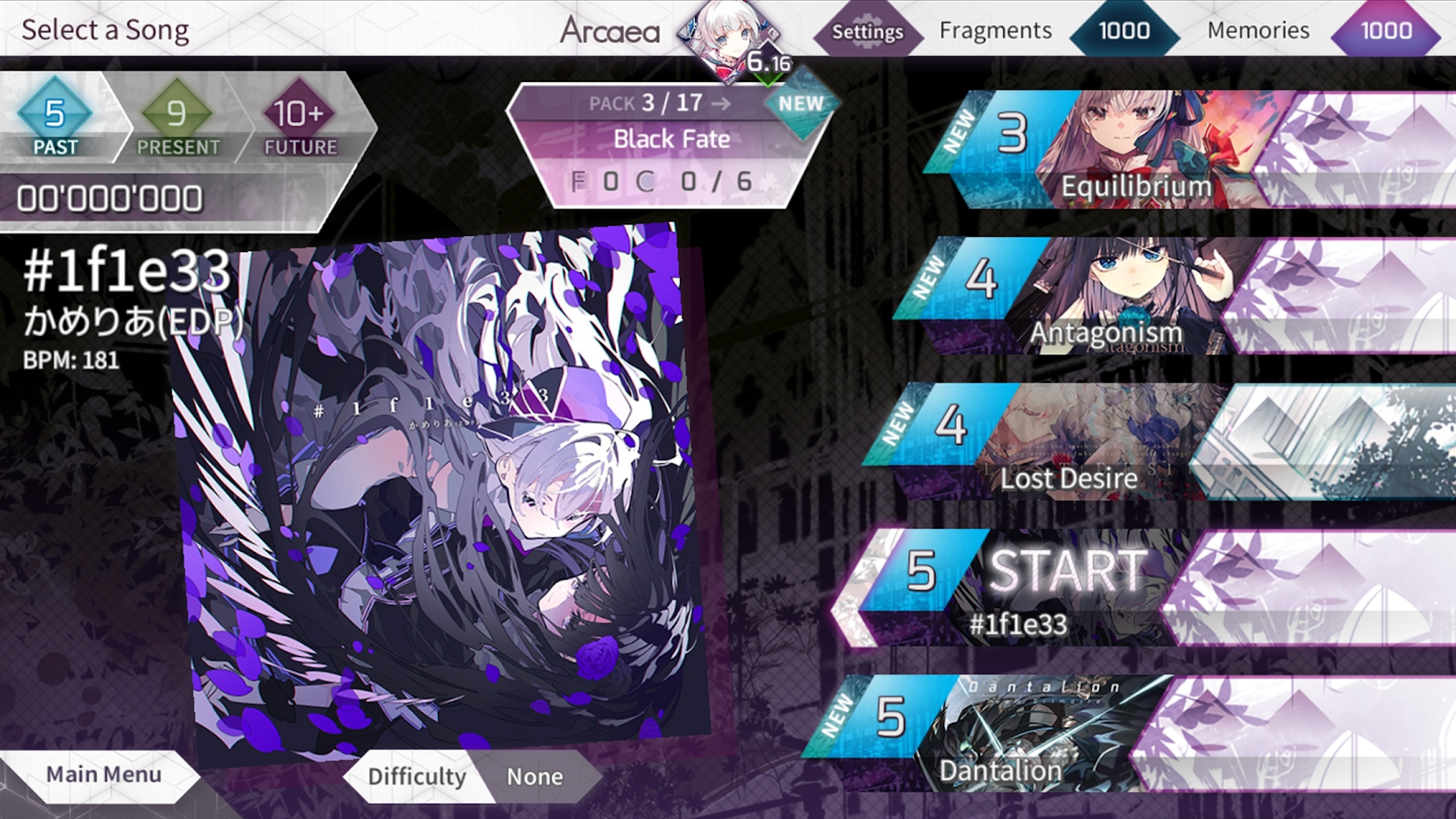Switch to the Future 10+ difficulty
The image size is (1456, 819).
pos(299,120)
